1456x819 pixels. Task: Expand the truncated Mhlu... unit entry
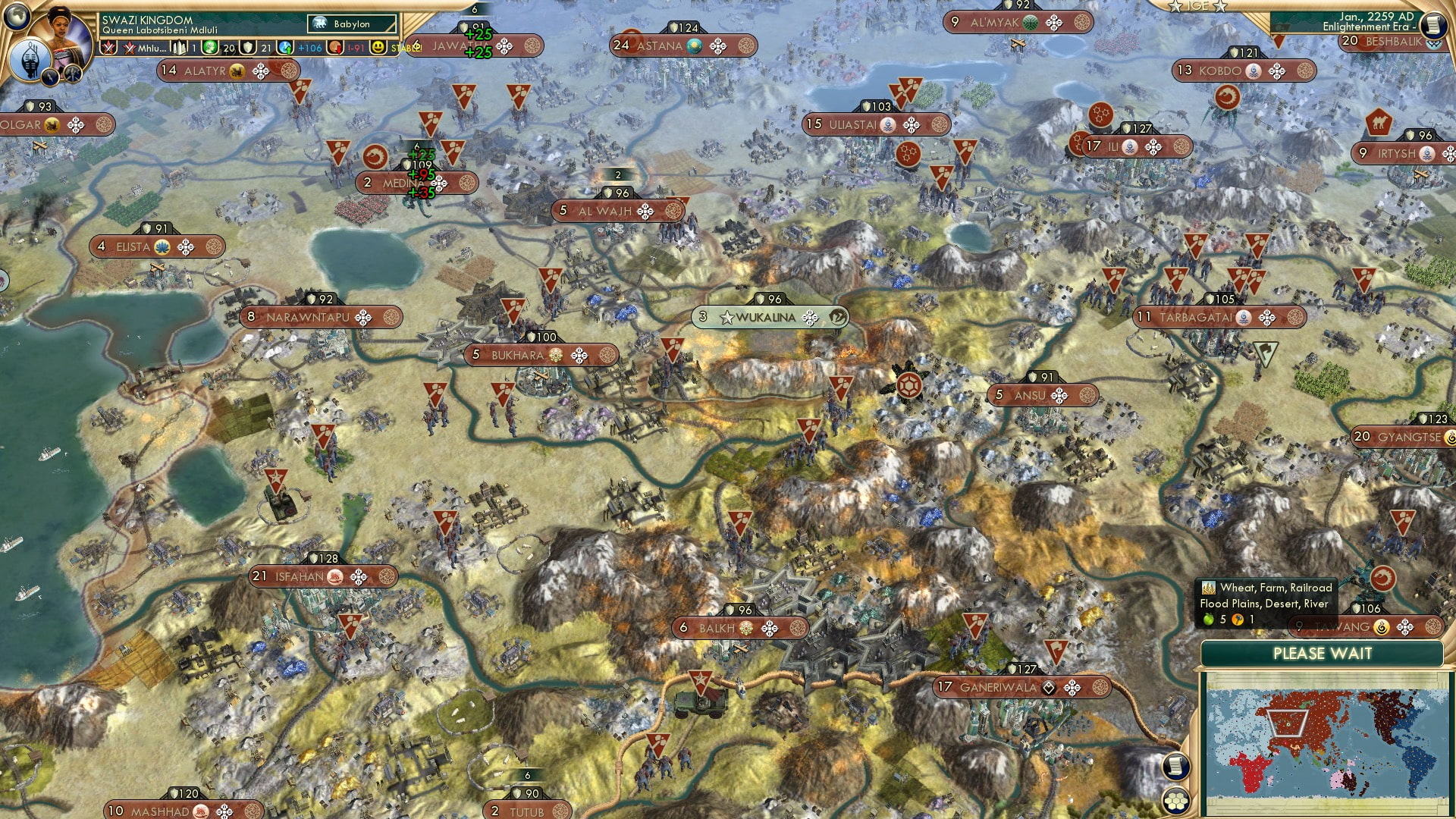click(x=152, y=47)
